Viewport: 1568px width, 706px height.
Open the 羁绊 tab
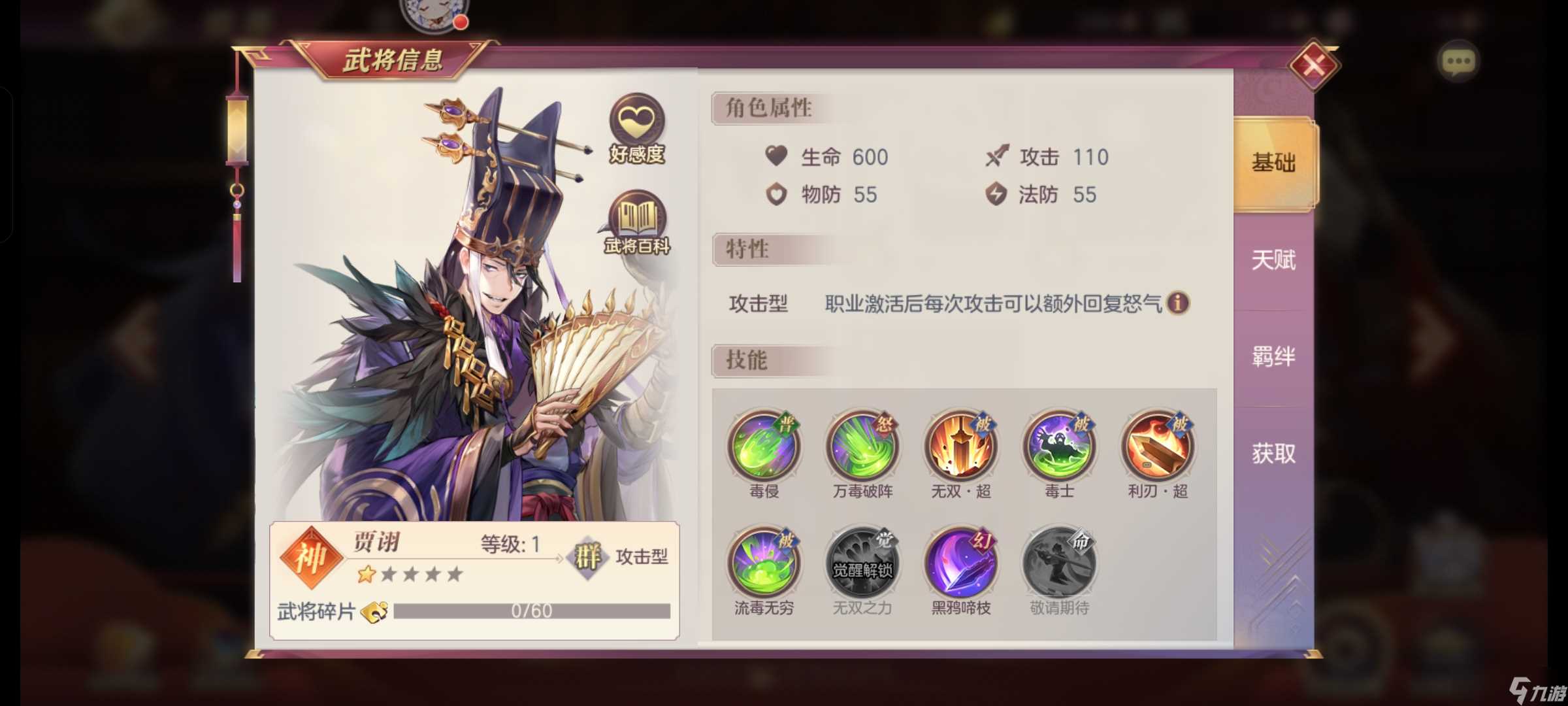click(1273, 356)
